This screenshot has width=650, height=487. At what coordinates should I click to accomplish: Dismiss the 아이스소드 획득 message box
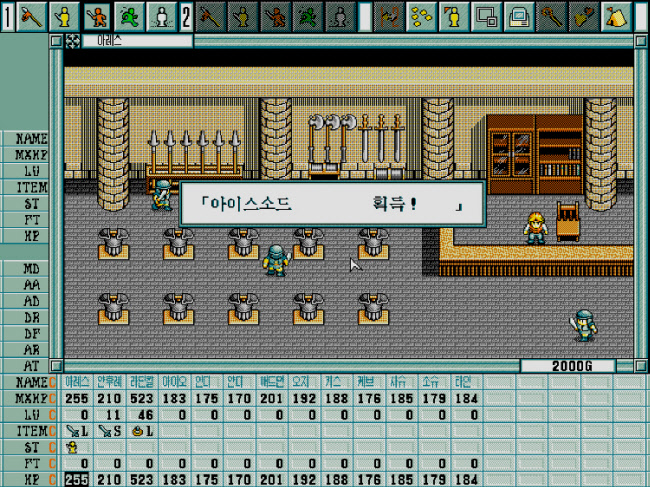331,204
